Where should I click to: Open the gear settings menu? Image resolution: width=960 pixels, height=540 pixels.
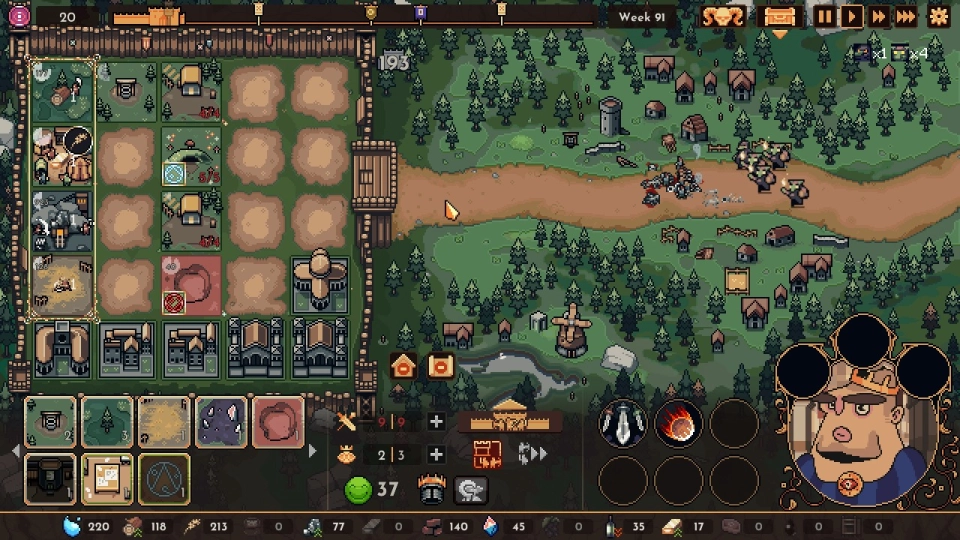tap(939, 16)
